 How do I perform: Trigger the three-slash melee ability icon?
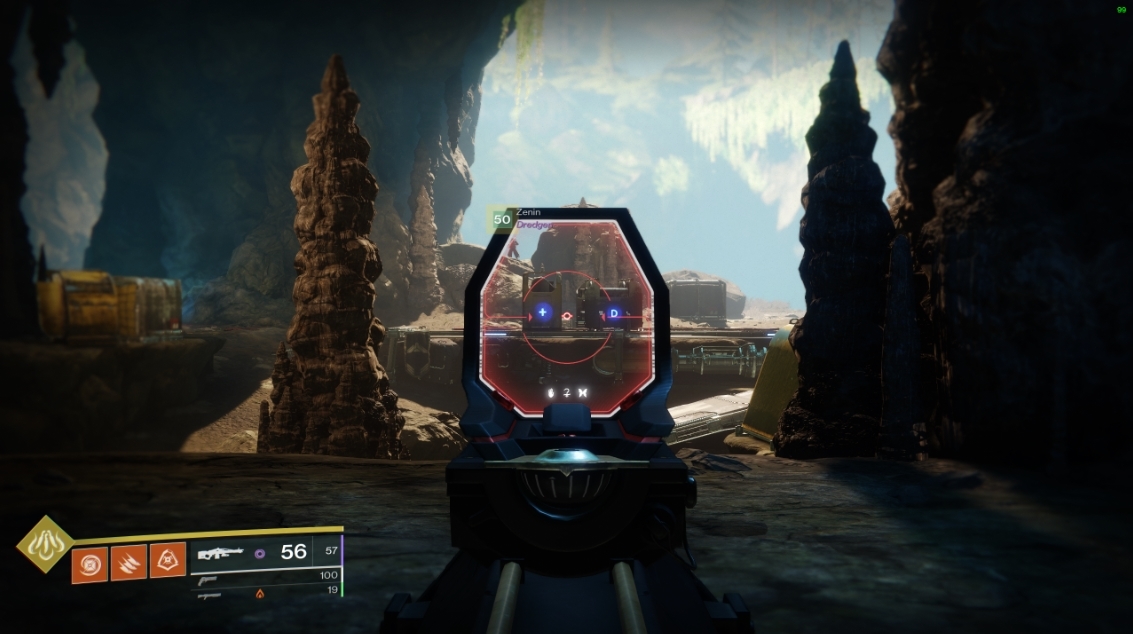128,562
